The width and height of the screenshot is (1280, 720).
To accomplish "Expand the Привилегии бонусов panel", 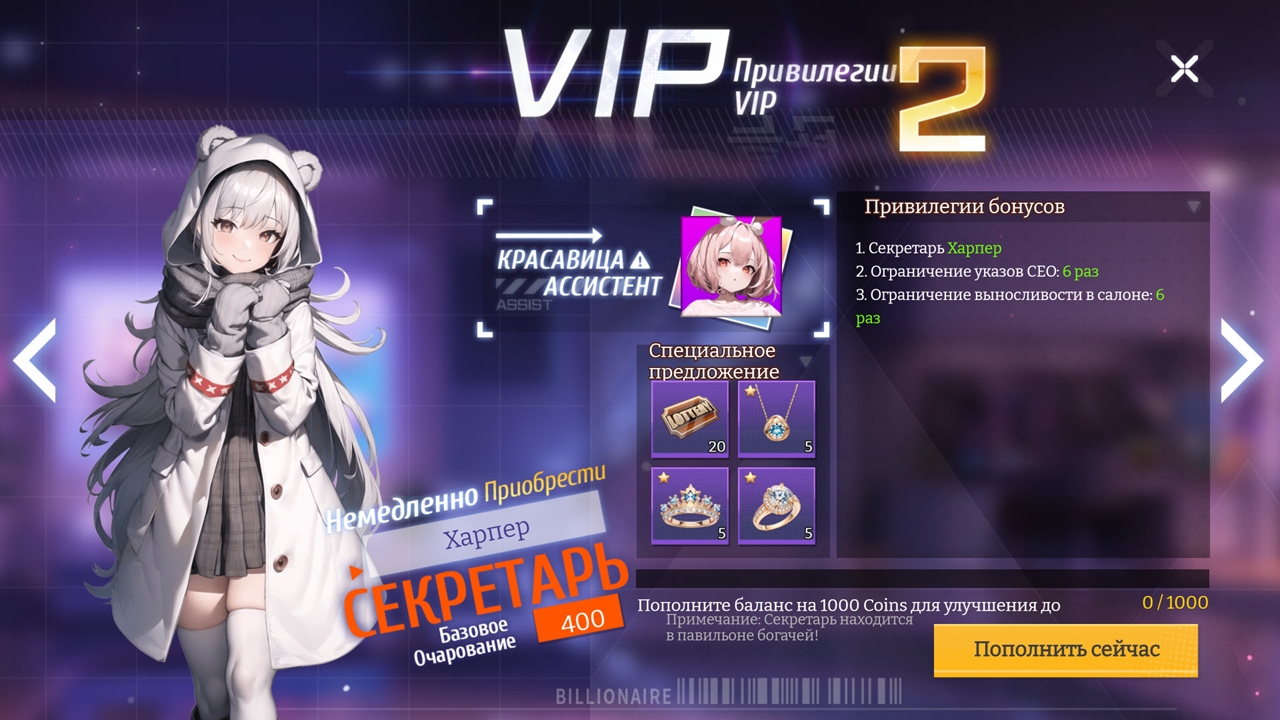I will coord(1192,205).
